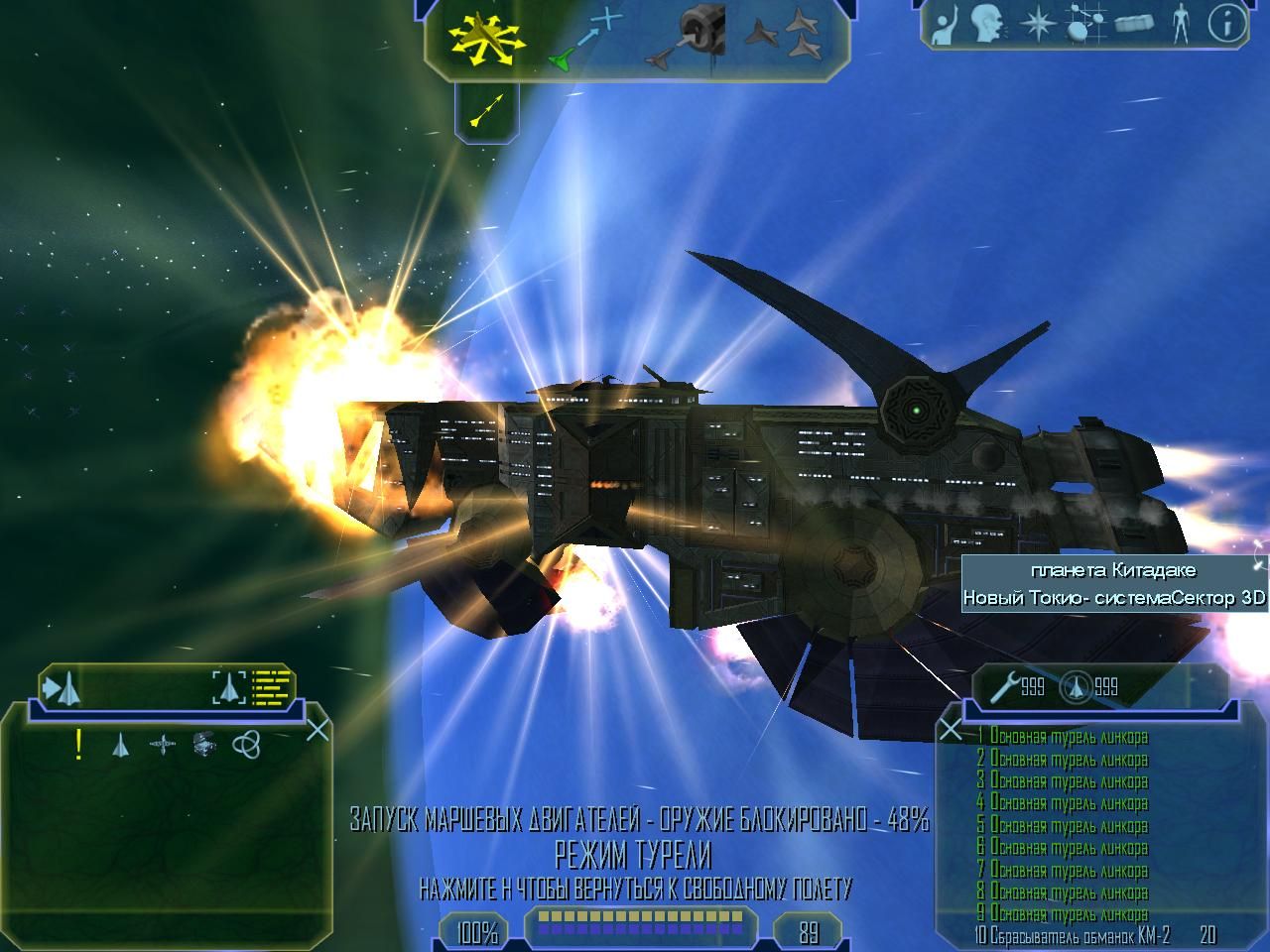Click the formation maneuver icon
1270x952 pixels.
tap(784, 40)
